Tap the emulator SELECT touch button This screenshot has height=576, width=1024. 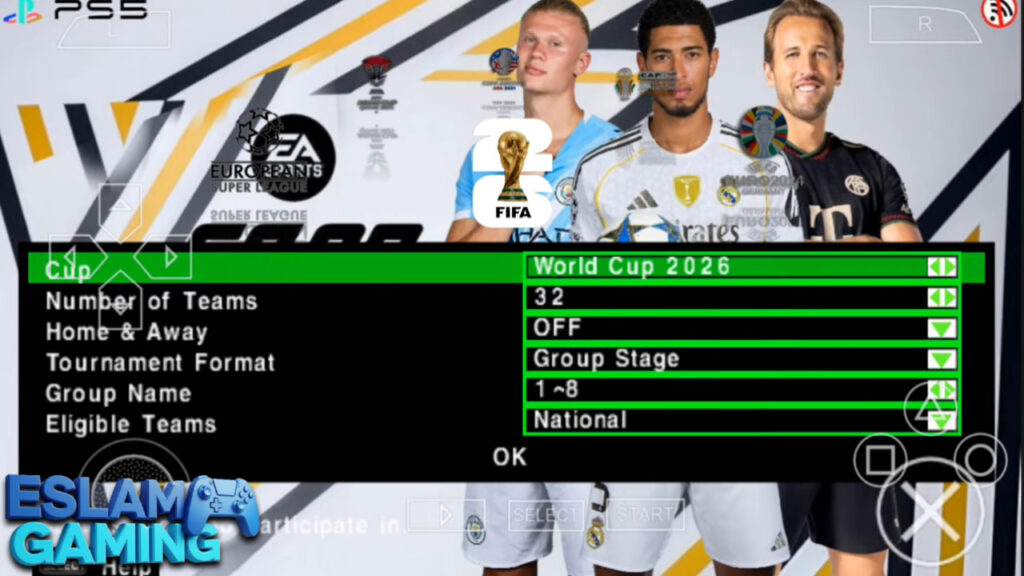546,515
